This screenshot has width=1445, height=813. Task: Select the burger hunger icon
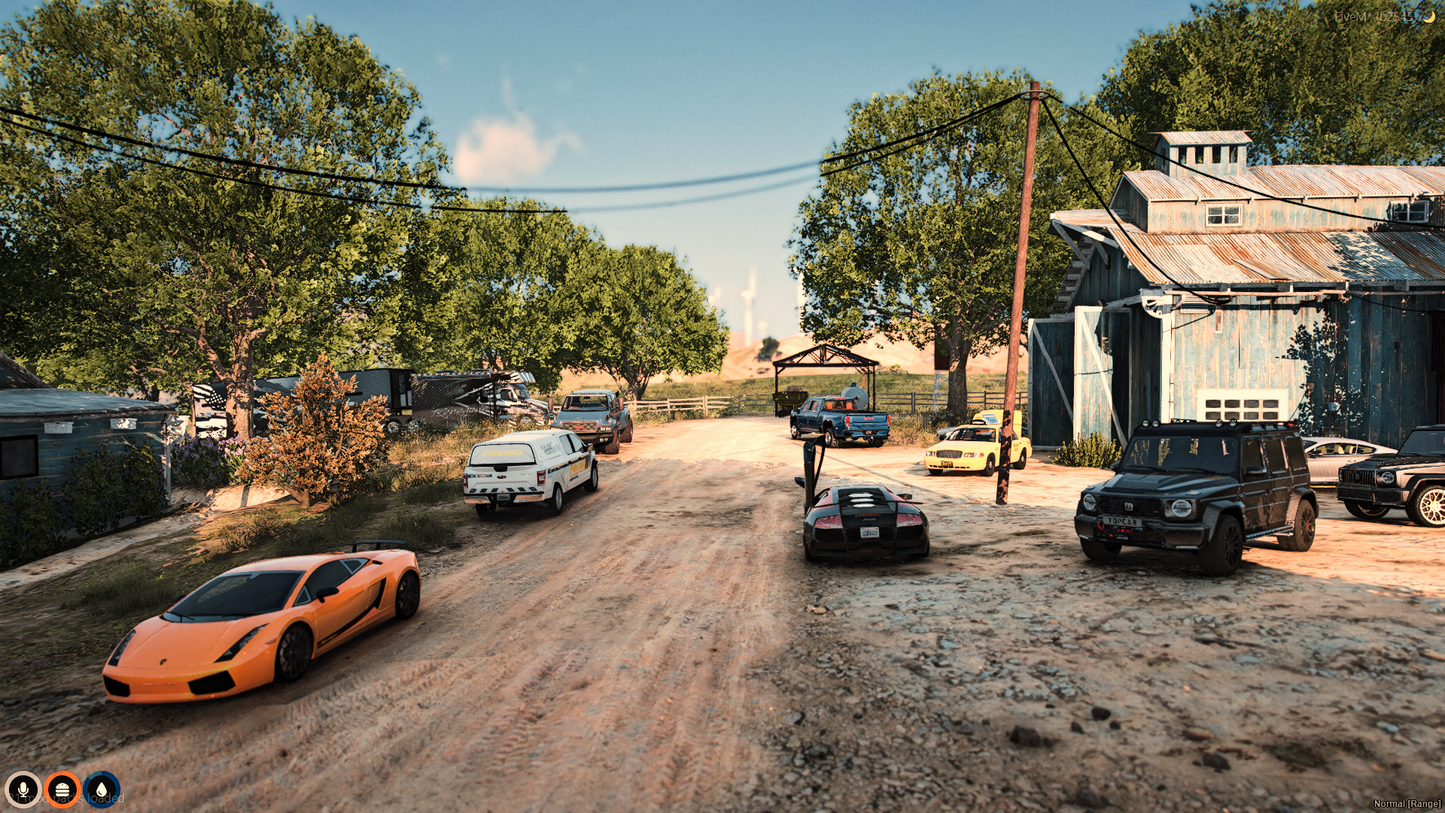coord(62,789)
